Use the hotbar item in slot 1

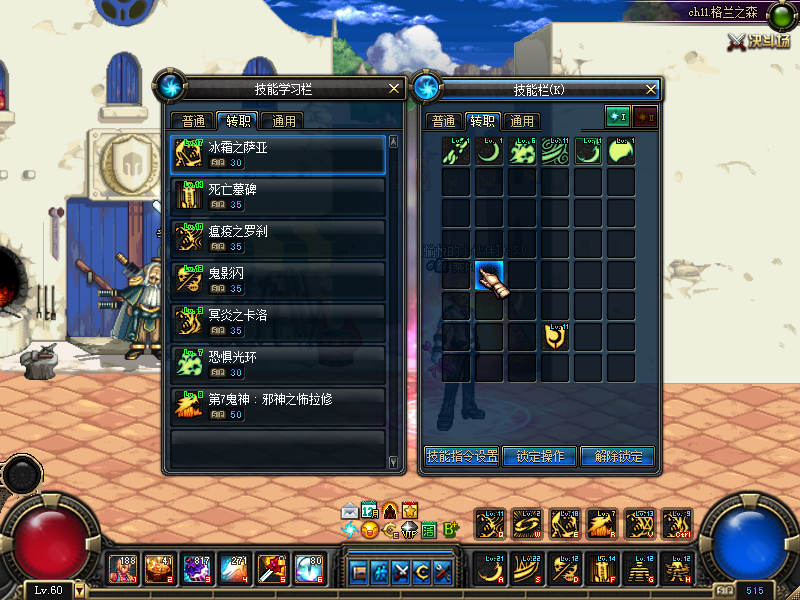coord(124,569)
